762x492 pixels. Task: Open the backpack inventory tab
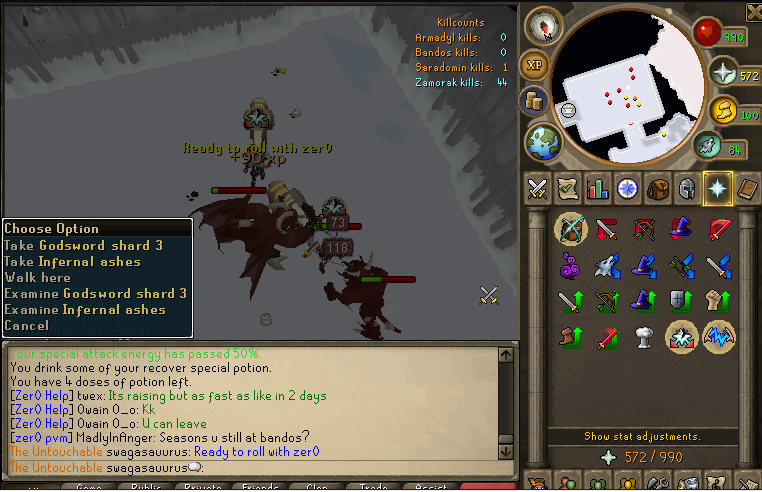657,188
